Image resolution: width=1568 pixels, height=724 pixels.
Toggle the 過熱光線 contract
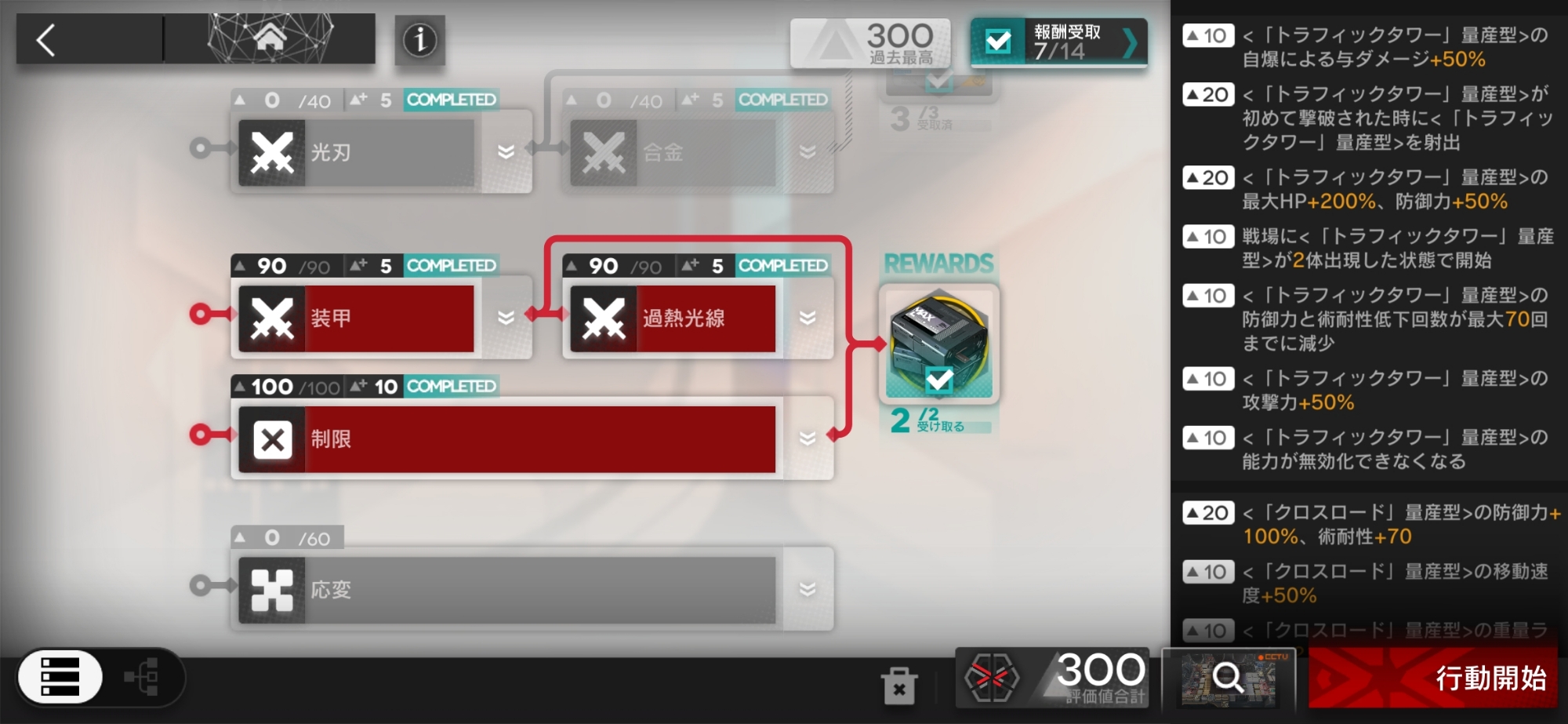[673, 318]
